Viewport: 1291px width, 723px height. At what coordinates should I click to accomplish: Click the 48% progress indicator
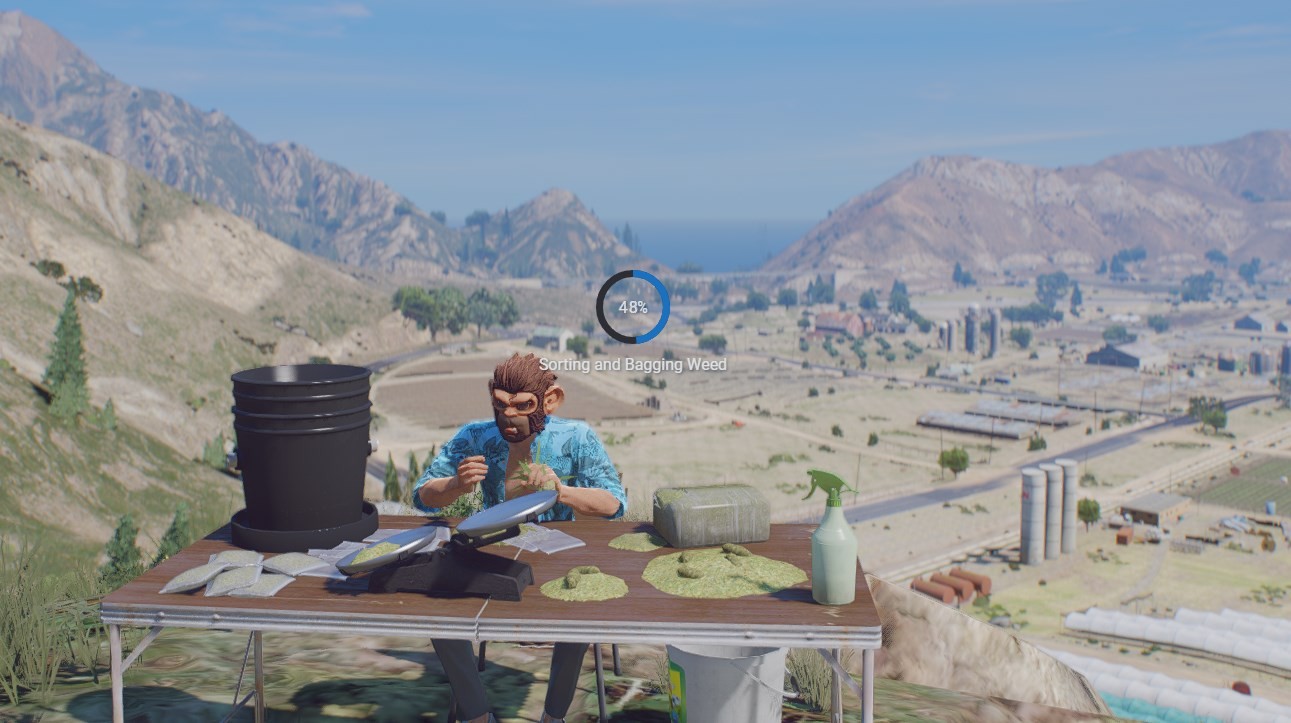[636, 305]
